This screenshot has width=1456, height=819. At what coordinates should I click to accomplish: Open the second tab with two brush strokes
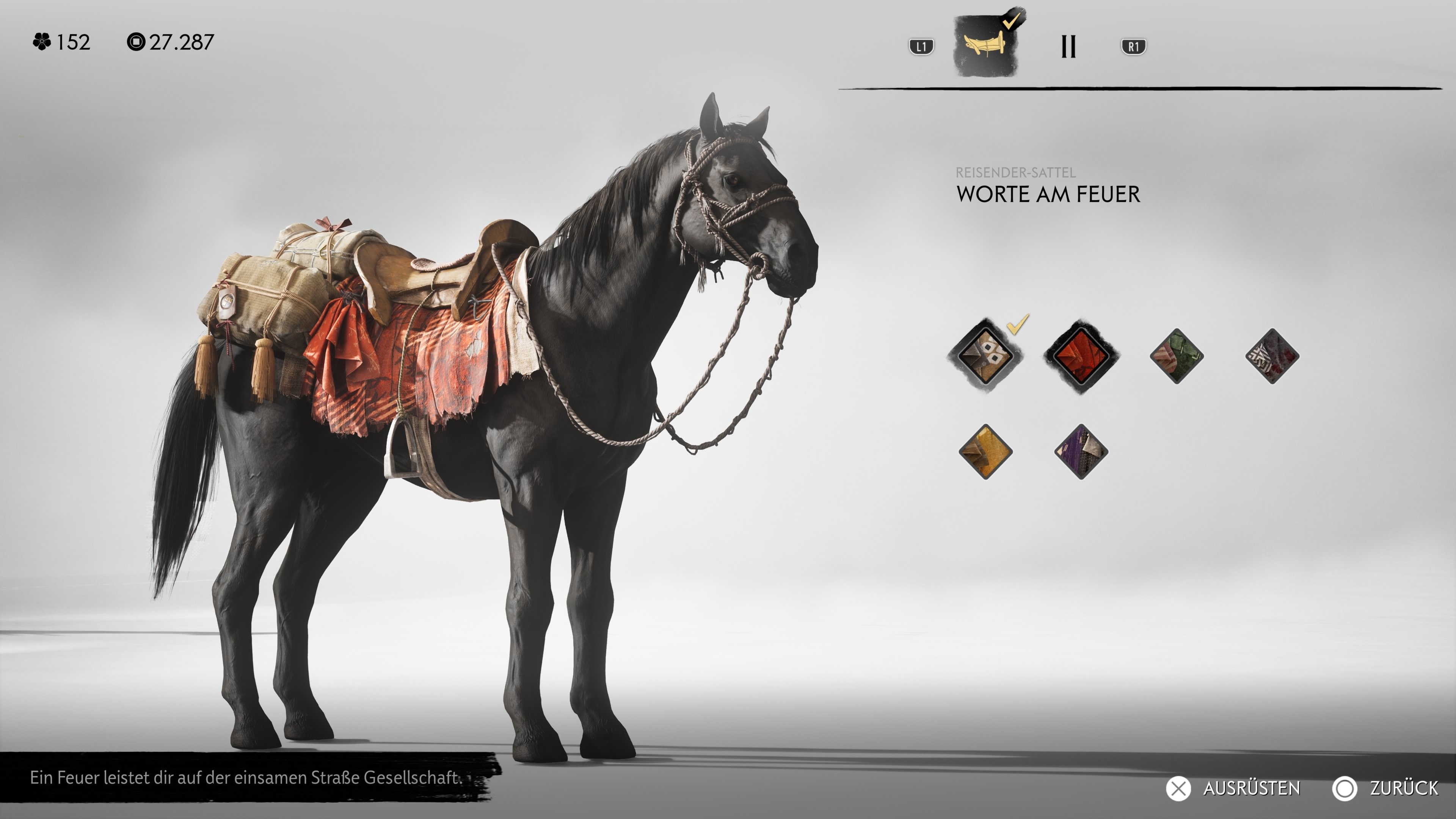pyautogui.click(x=1068, y=46)
